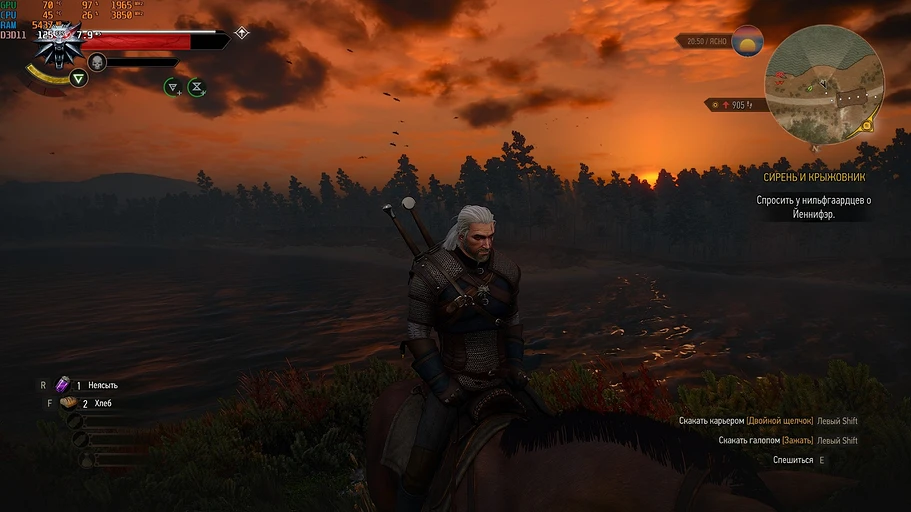Click the yellow quest marker on minimap edge
Viewport: 911px width, 512px height.
click(x=868, y=125)
